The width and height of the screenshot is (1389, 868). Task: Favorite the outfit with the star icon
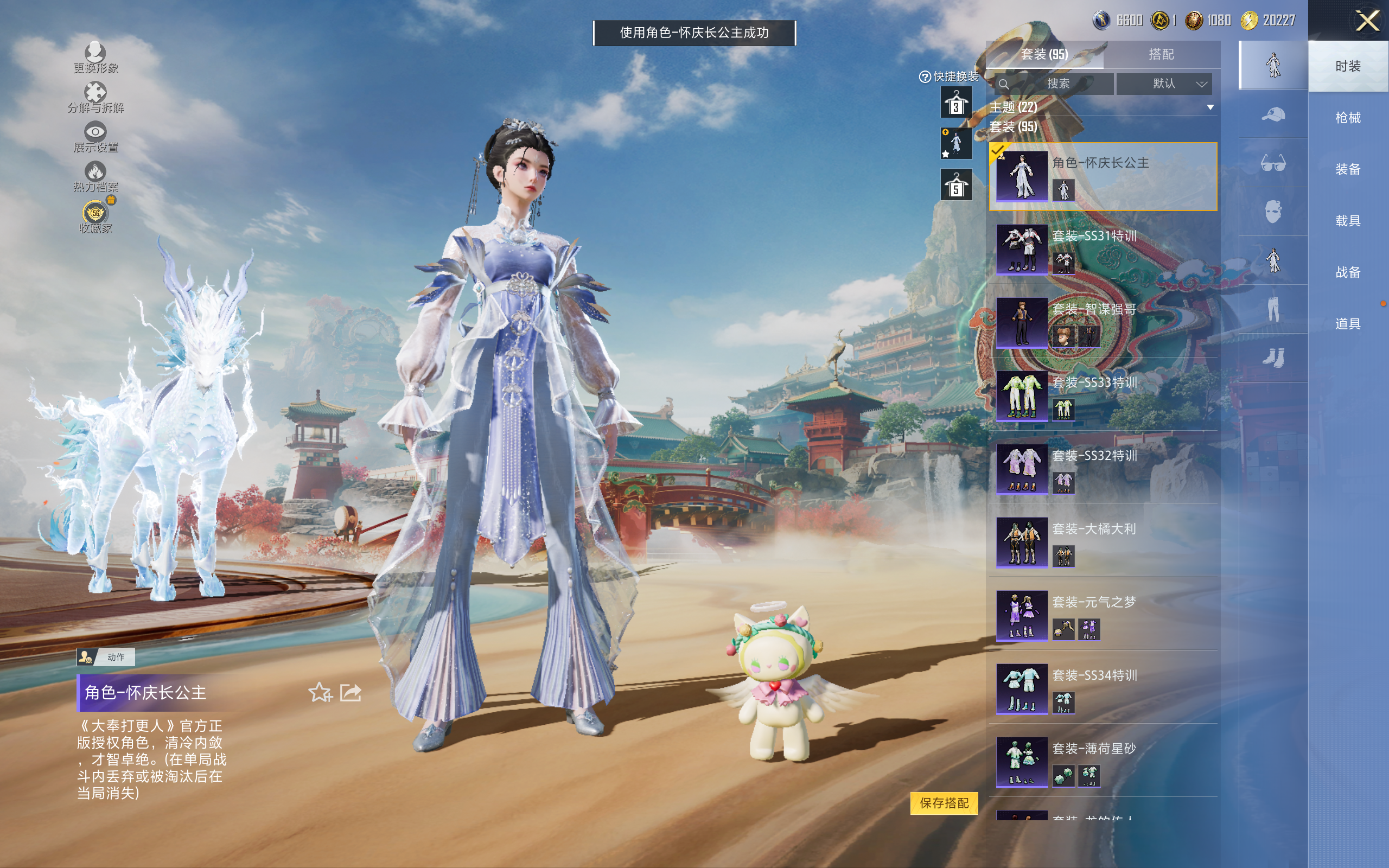(320, 692)
